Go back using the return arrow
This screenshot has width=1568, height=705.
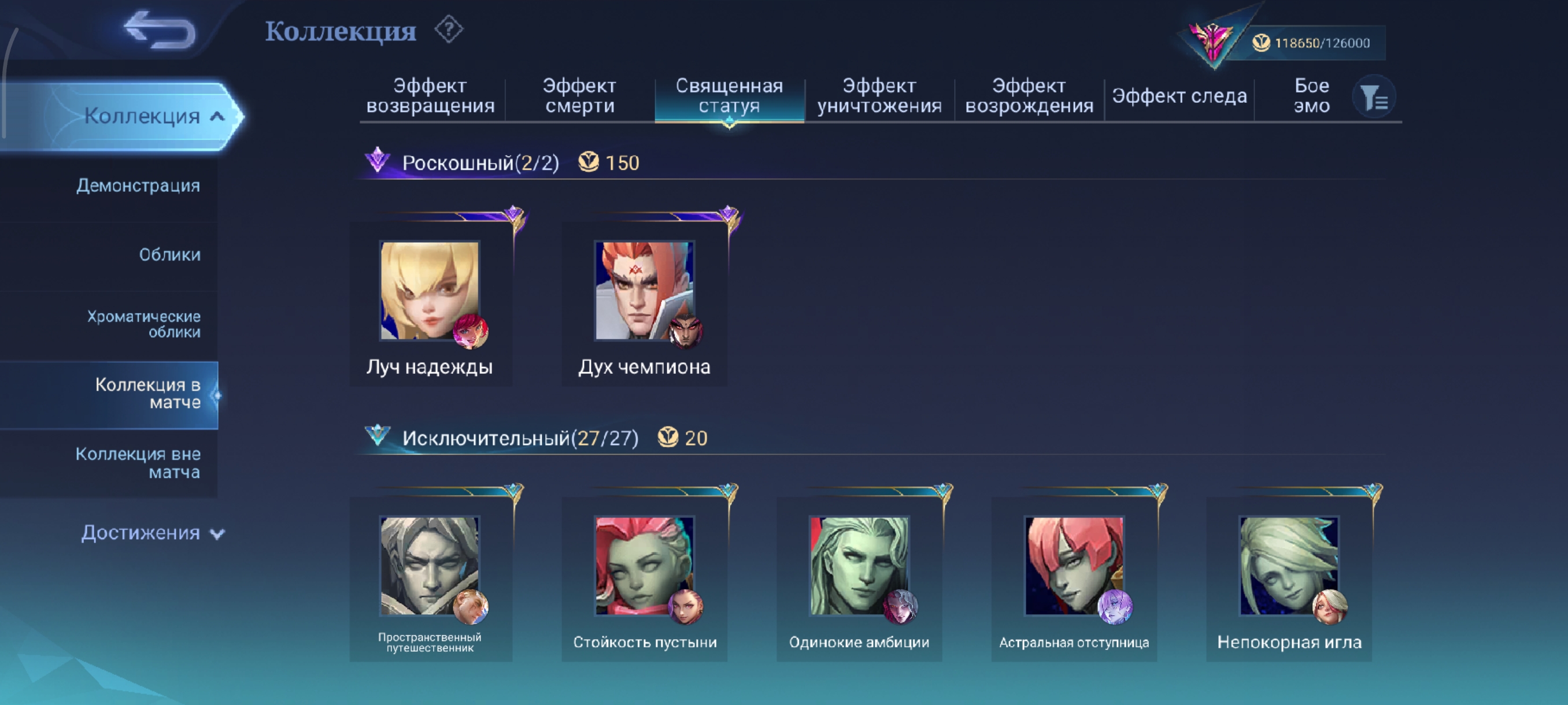point(160,30)
